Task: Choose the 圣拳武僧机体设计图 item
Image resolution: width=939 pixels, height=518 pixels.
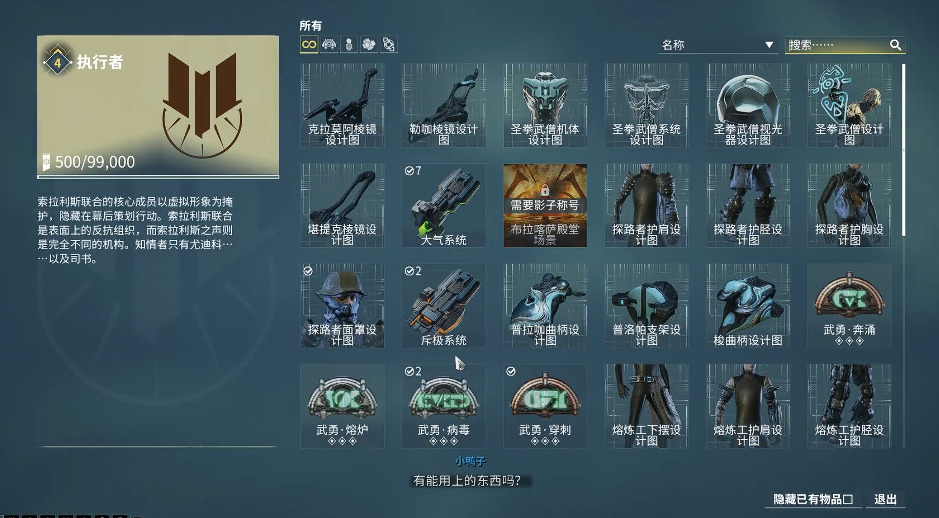Action: (x=545, y=106)
